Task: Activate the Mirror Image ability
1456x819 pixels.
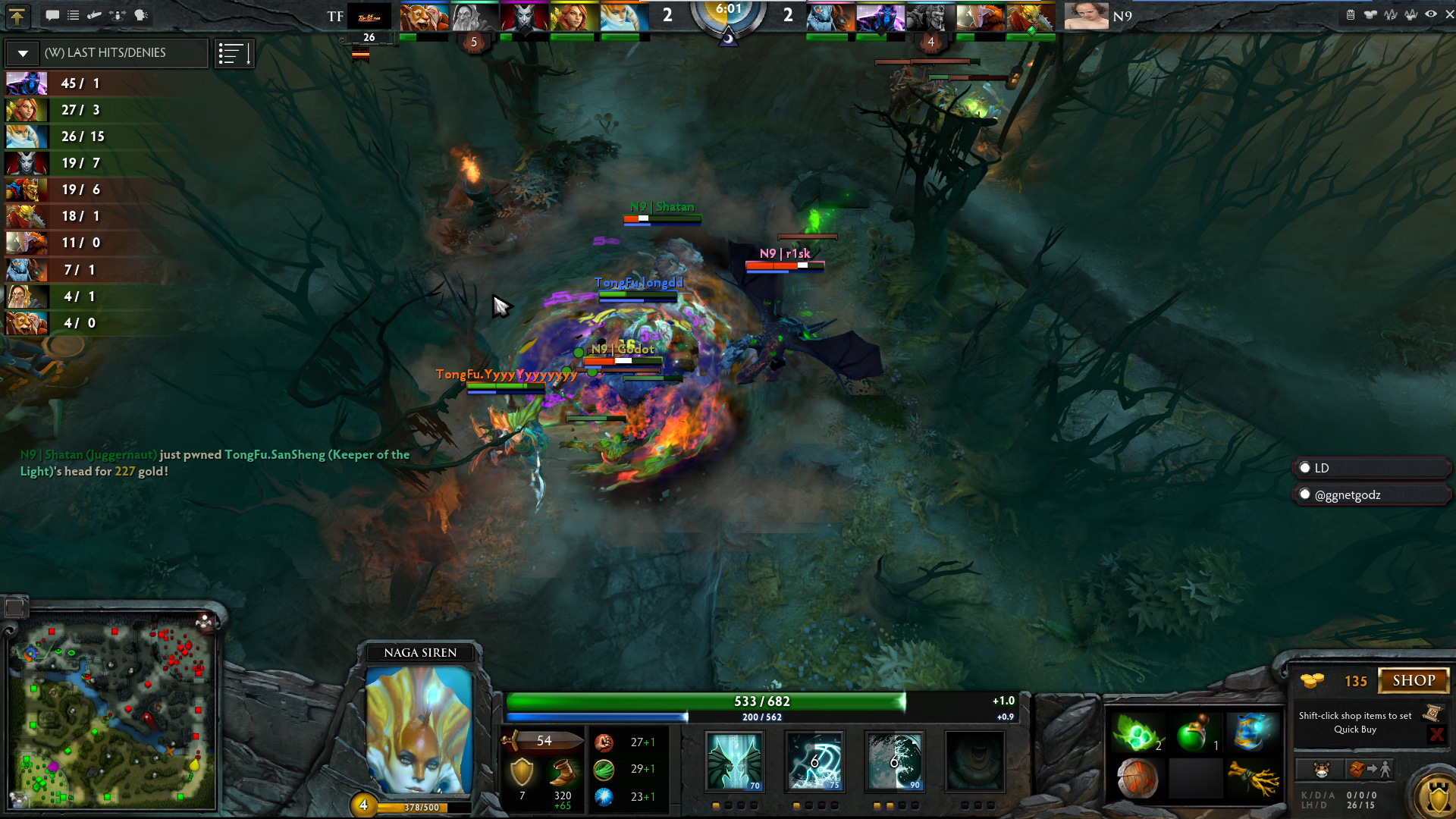Action: pos(733,761)
